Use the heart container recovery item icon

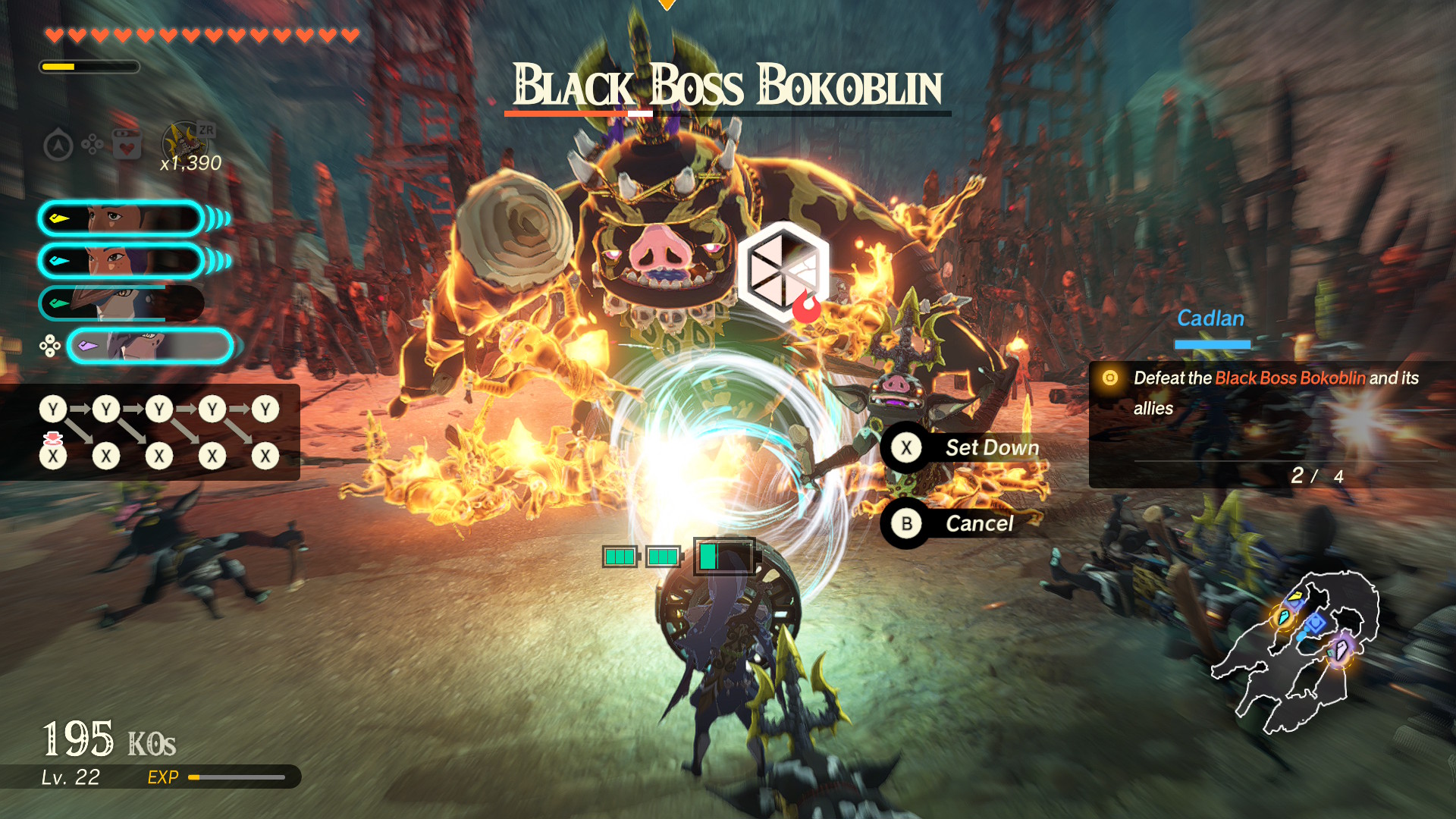click(x=127, y=144)
